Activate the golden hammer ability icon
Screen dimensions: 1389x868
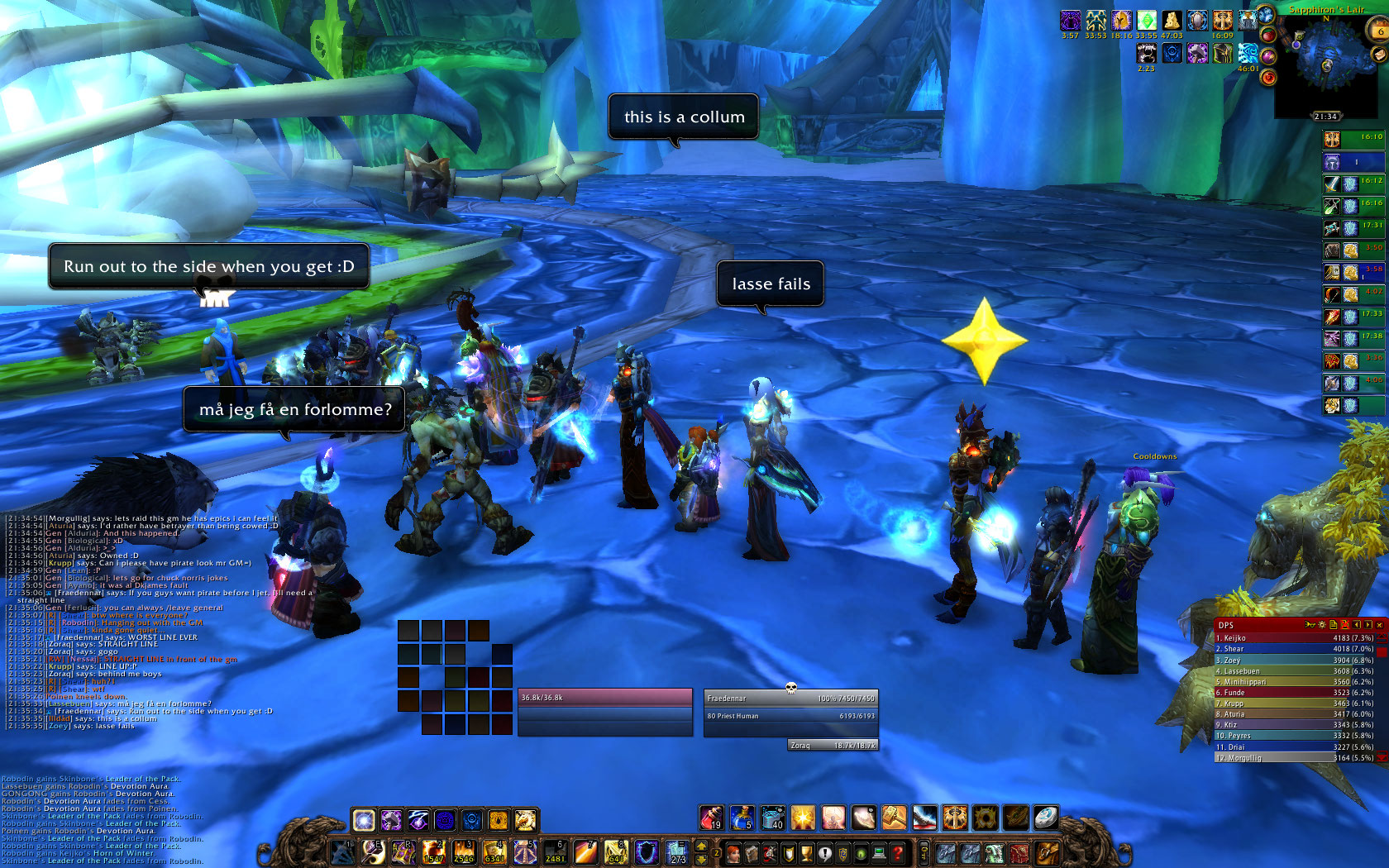click(894, 818)
